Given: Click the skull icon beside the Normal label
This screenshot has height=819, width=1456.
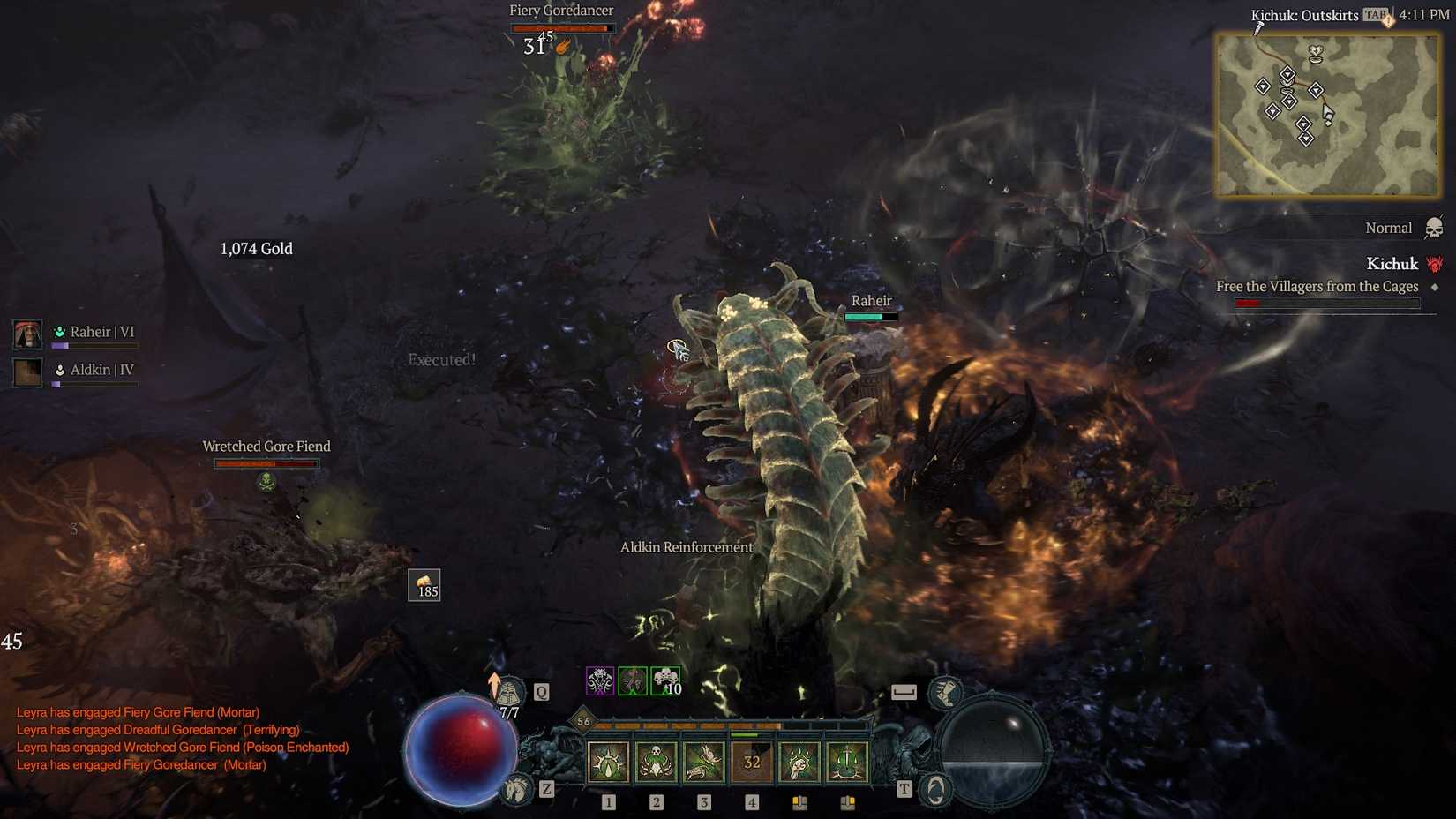Looking at the screenshot, I should click(x=1435, y=227).
